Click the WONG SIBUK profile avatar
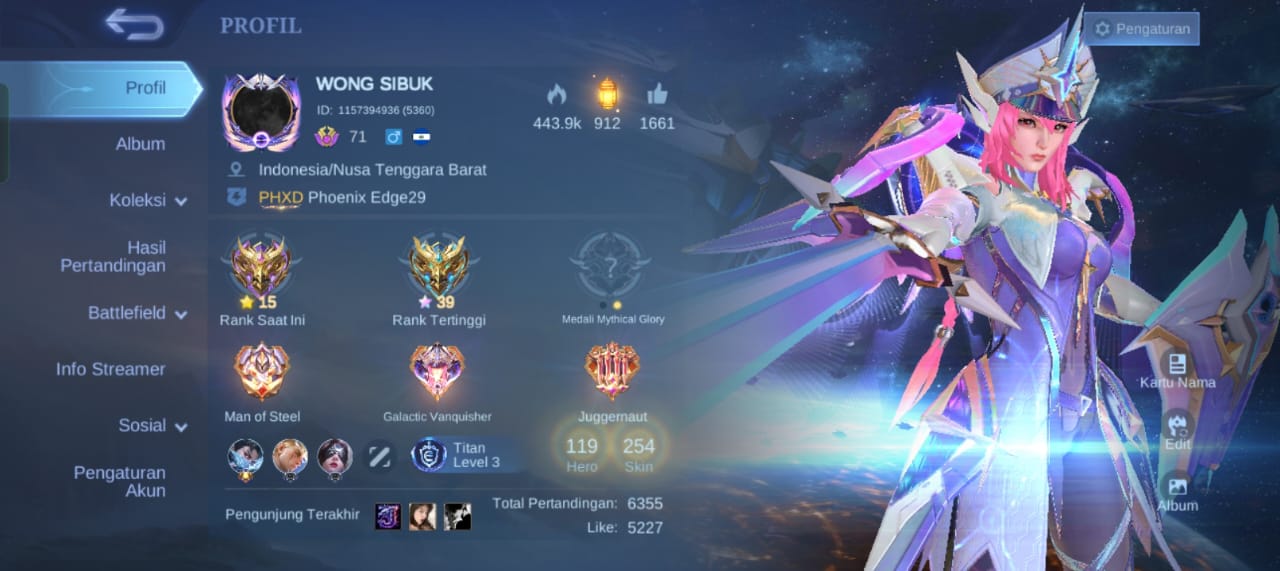 tap(260, 112)
